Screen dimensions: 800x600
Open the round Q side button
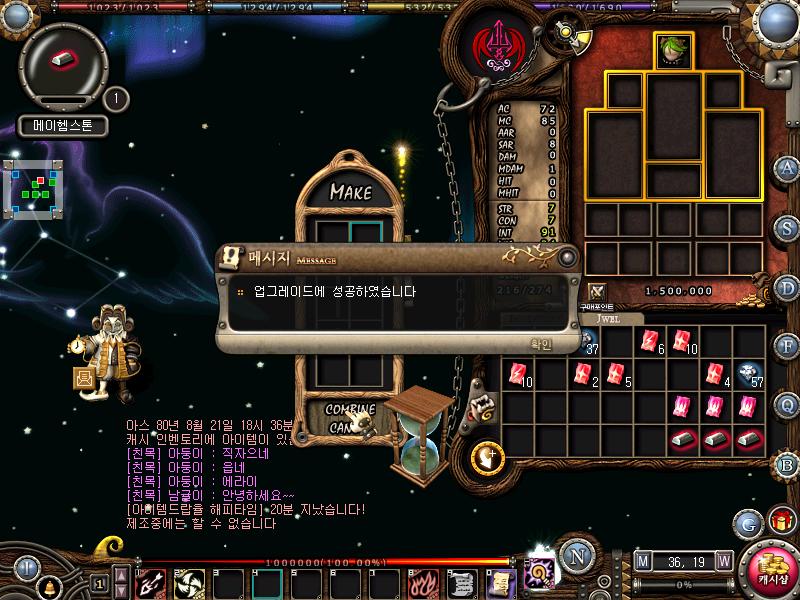[x=787, y=405]
